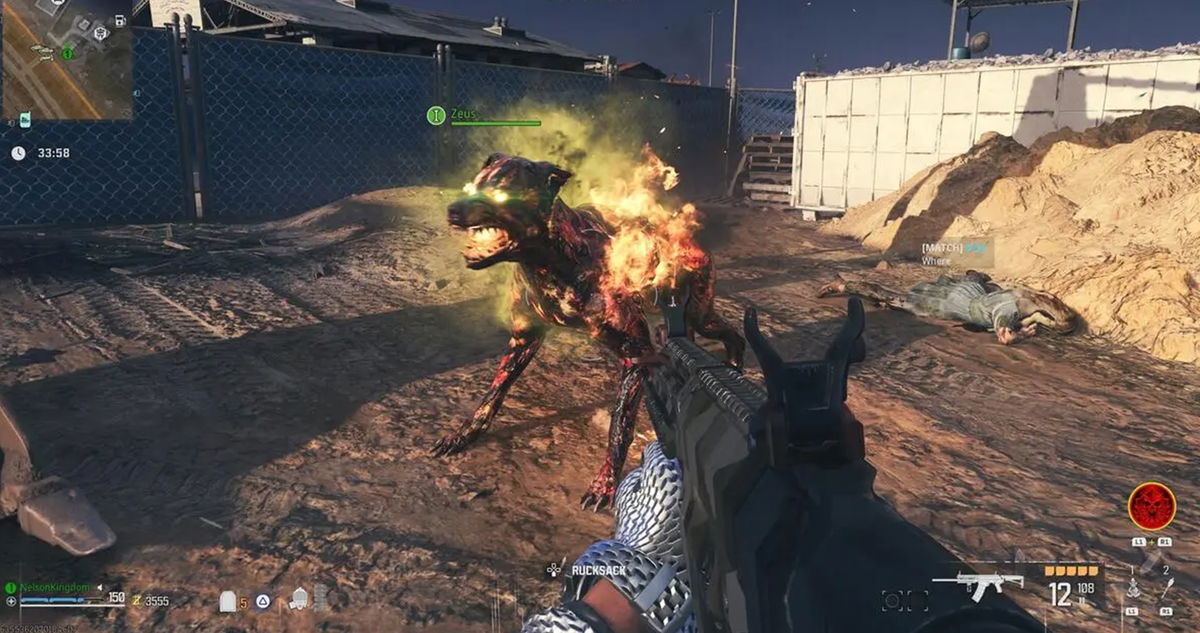
Task: Activate the red skull field upgrade
Action: pyautogui.click(x=1151, y=507)
